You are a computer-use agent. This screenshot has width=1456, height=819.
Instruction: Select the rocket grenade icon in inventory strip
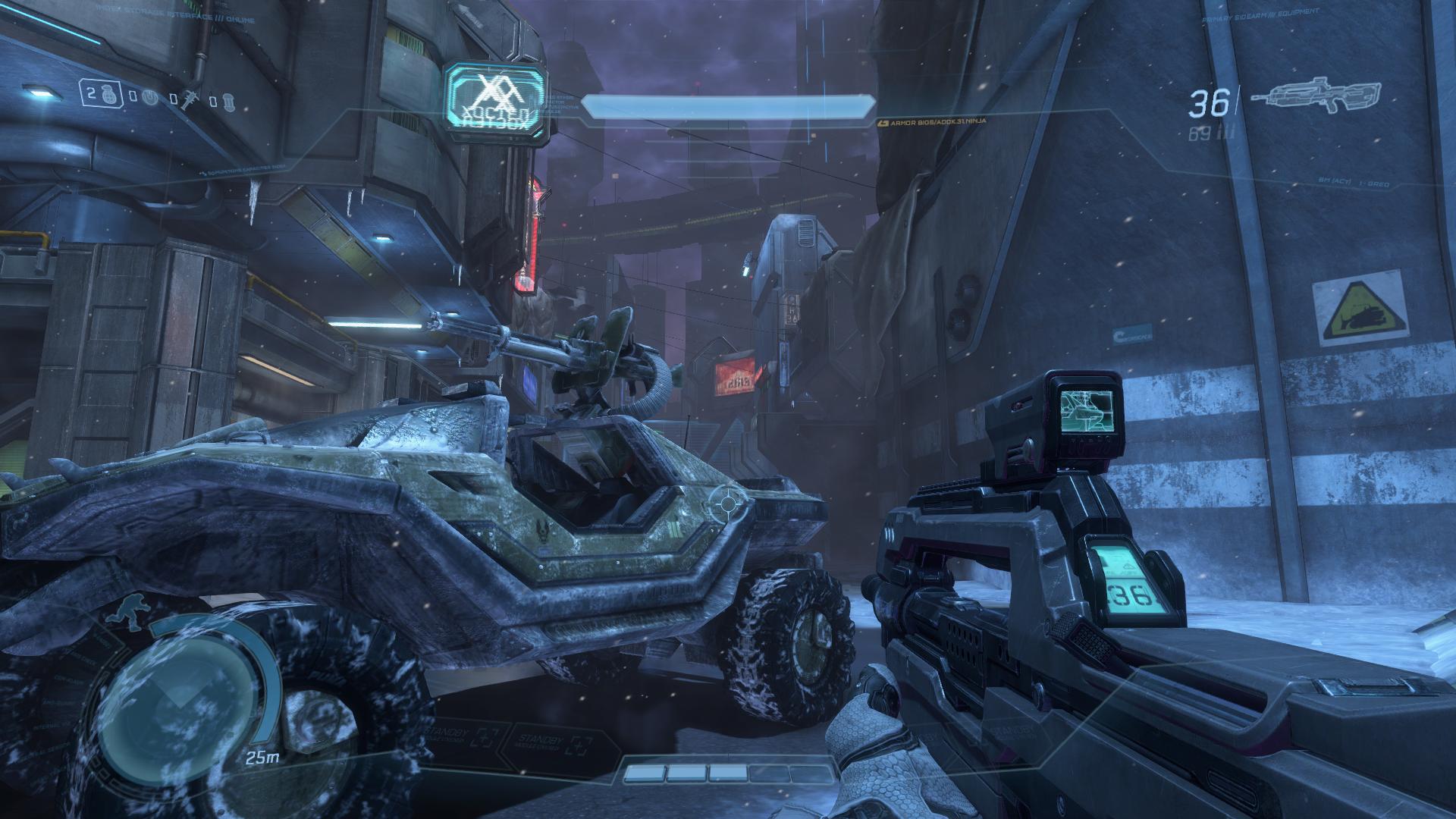point(190,98)
